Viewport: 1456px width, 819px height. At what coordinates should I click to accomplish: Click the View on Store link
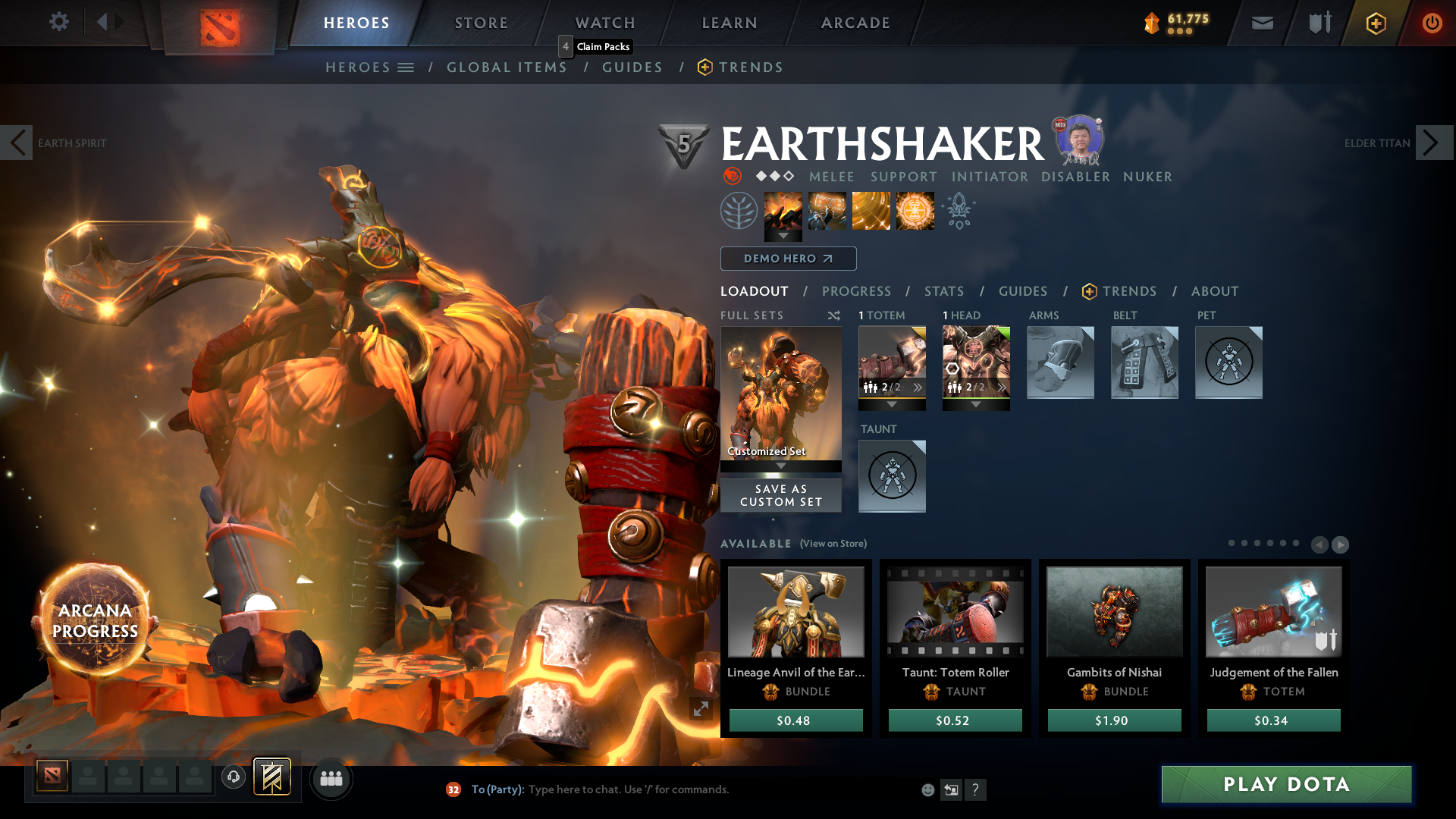click(832, 544)
